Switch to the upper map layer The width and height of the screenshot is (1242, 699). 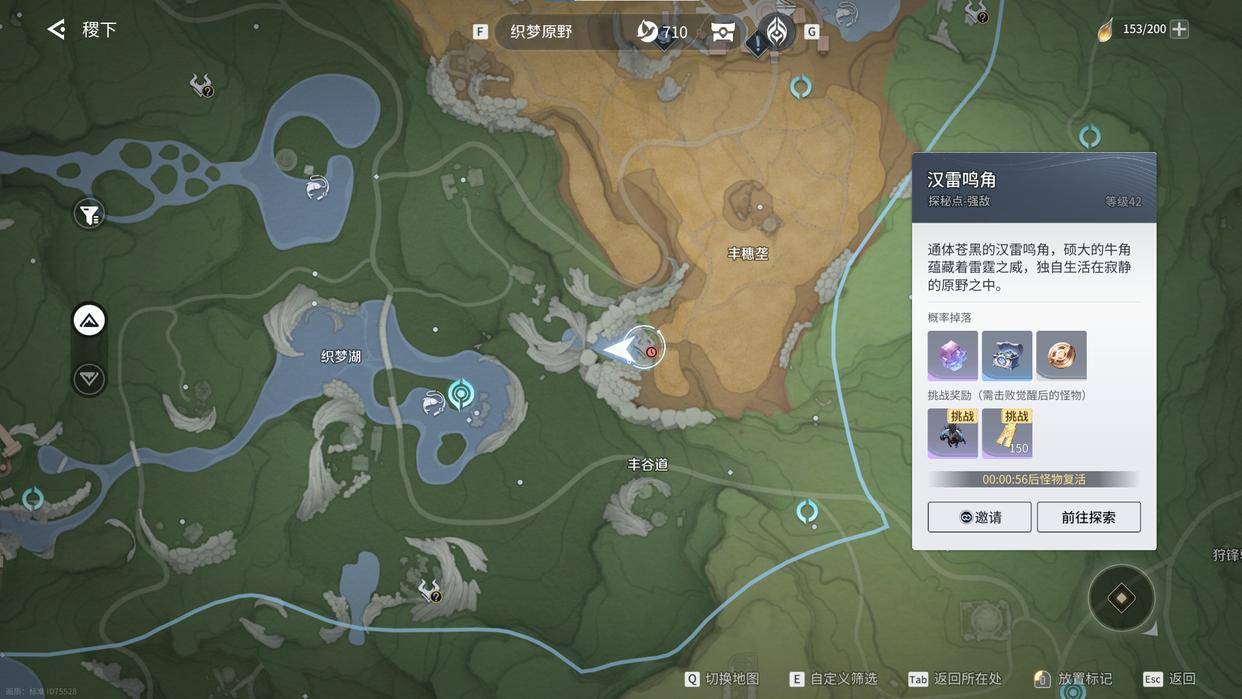[89, 321]
